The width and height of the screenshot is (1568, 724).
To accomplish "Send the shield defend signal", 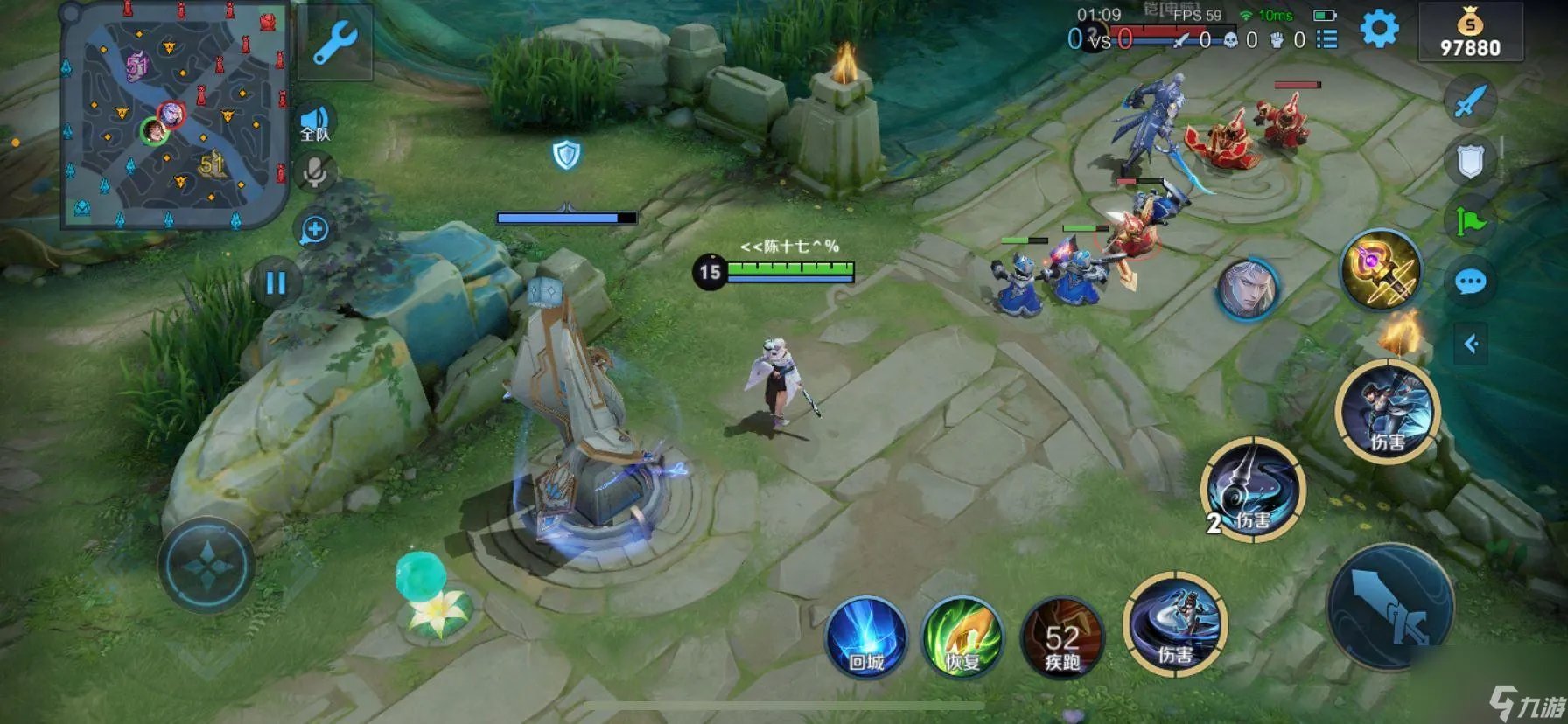I will pos(1470,162).
